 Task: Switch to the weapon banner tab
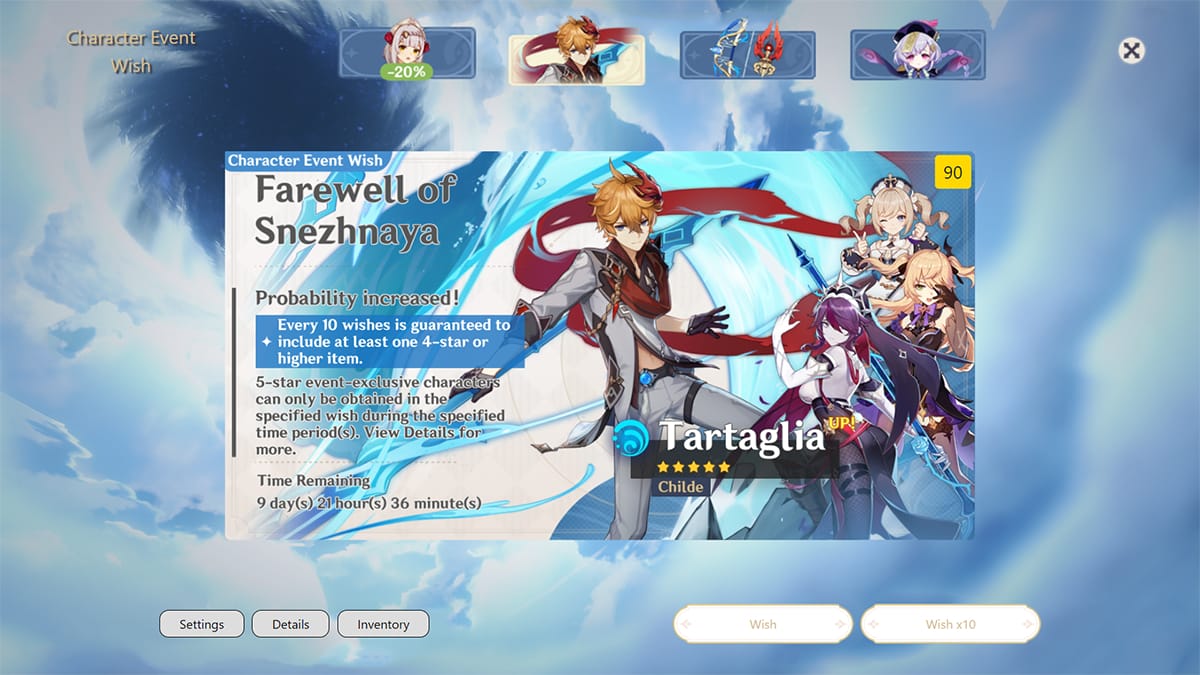coord(747,54)
